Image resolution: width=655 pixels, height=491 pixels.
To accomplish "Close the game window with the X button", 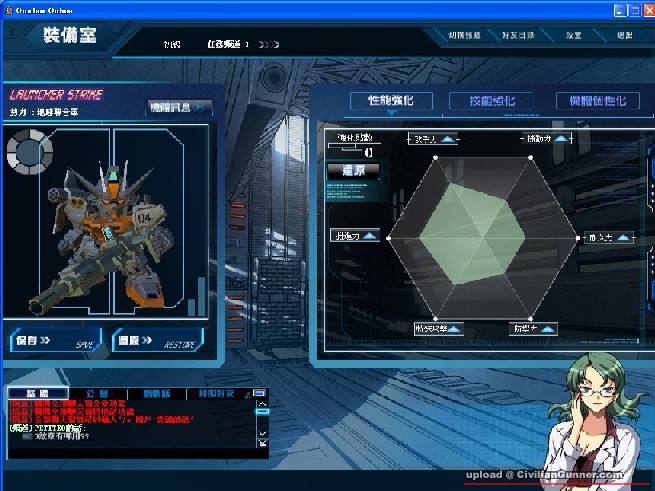I will [x=644, y=9].
